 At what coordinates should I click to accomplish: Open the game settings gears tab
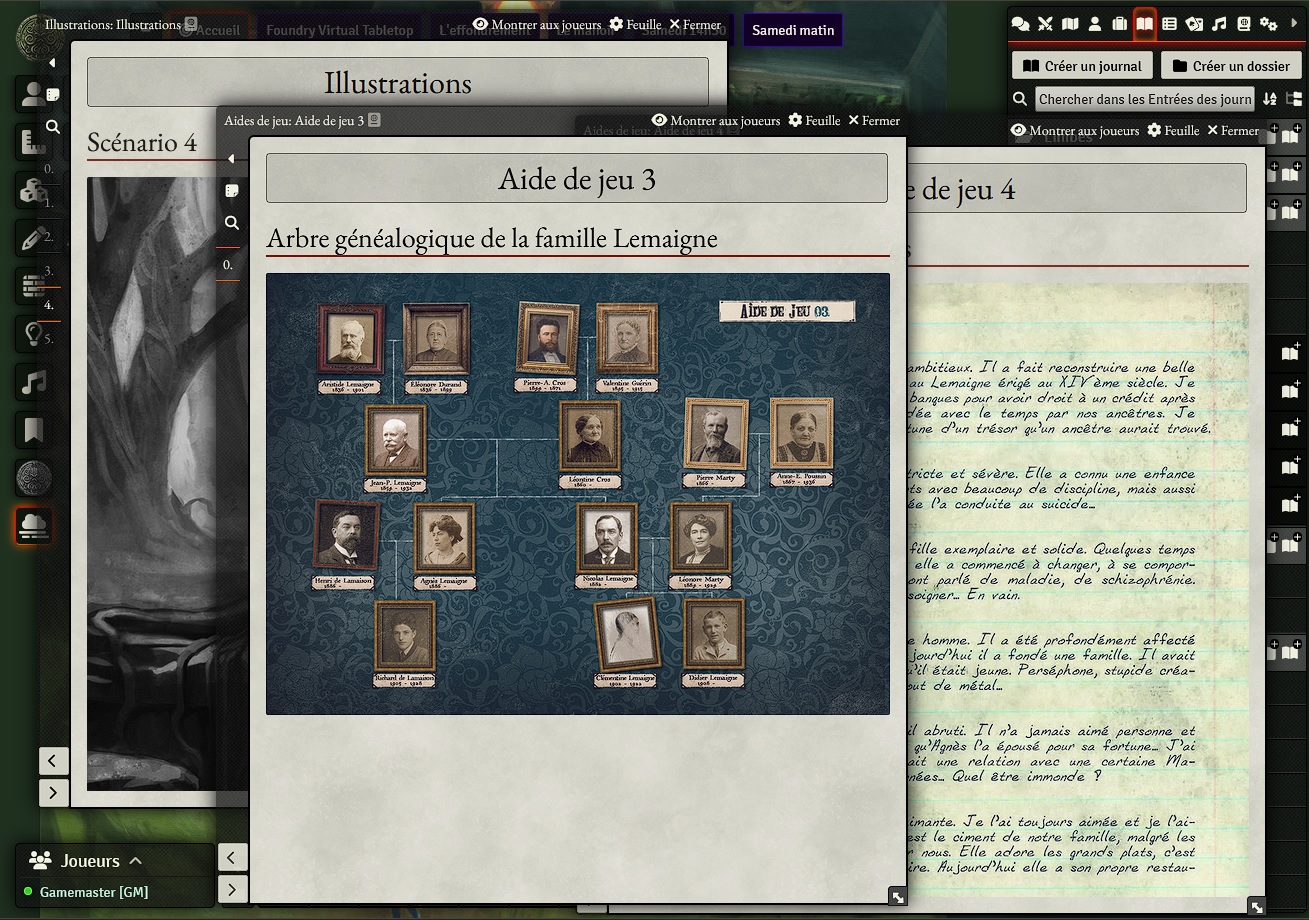pos(1268,24)
